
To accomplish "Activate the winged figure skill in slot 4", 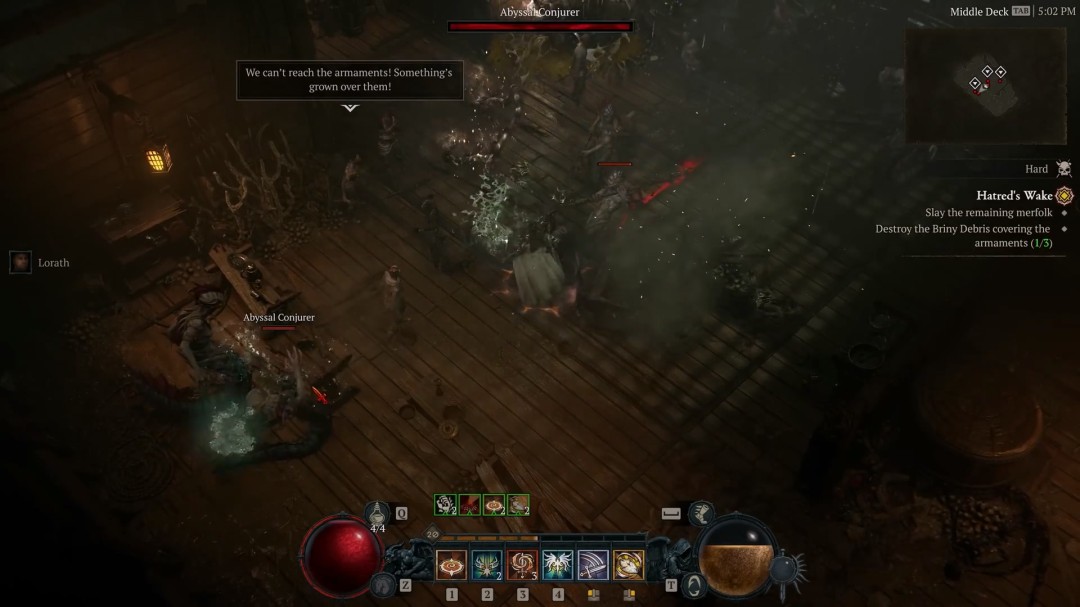I will click(x=558, y=565).
